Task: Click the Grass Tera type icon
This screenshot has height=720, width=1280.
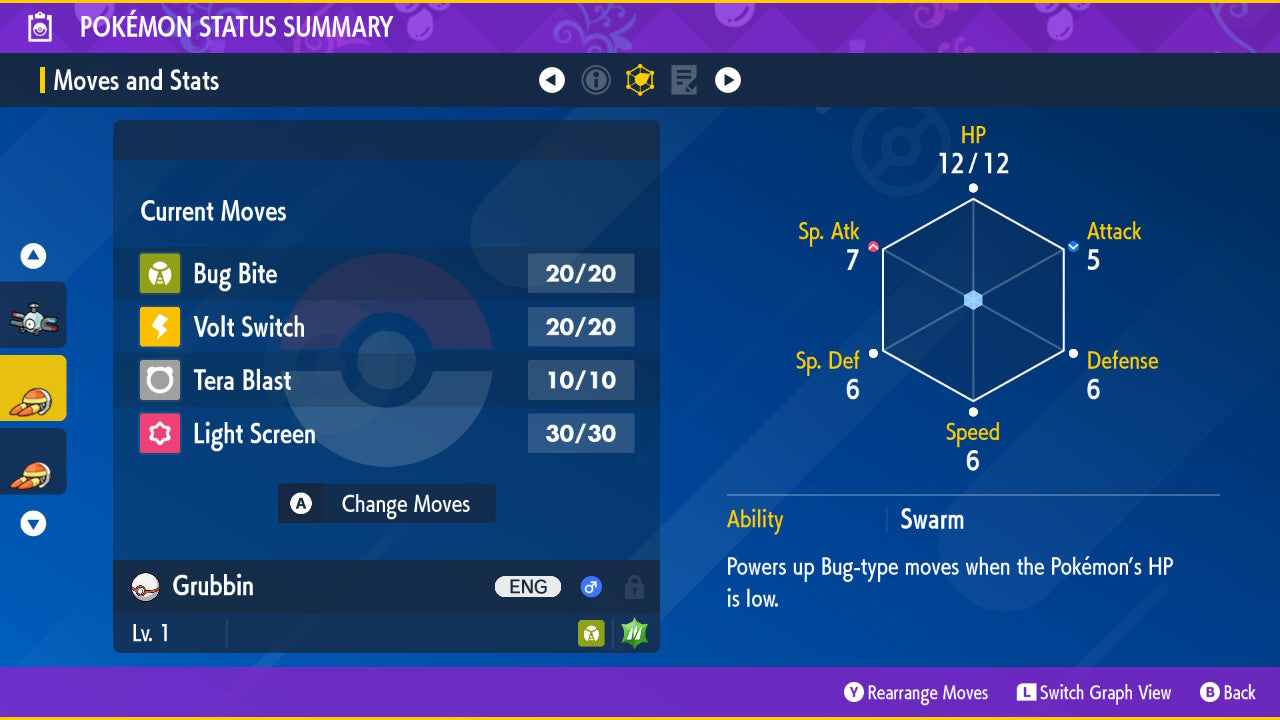Action: click(x=634, y=633)
